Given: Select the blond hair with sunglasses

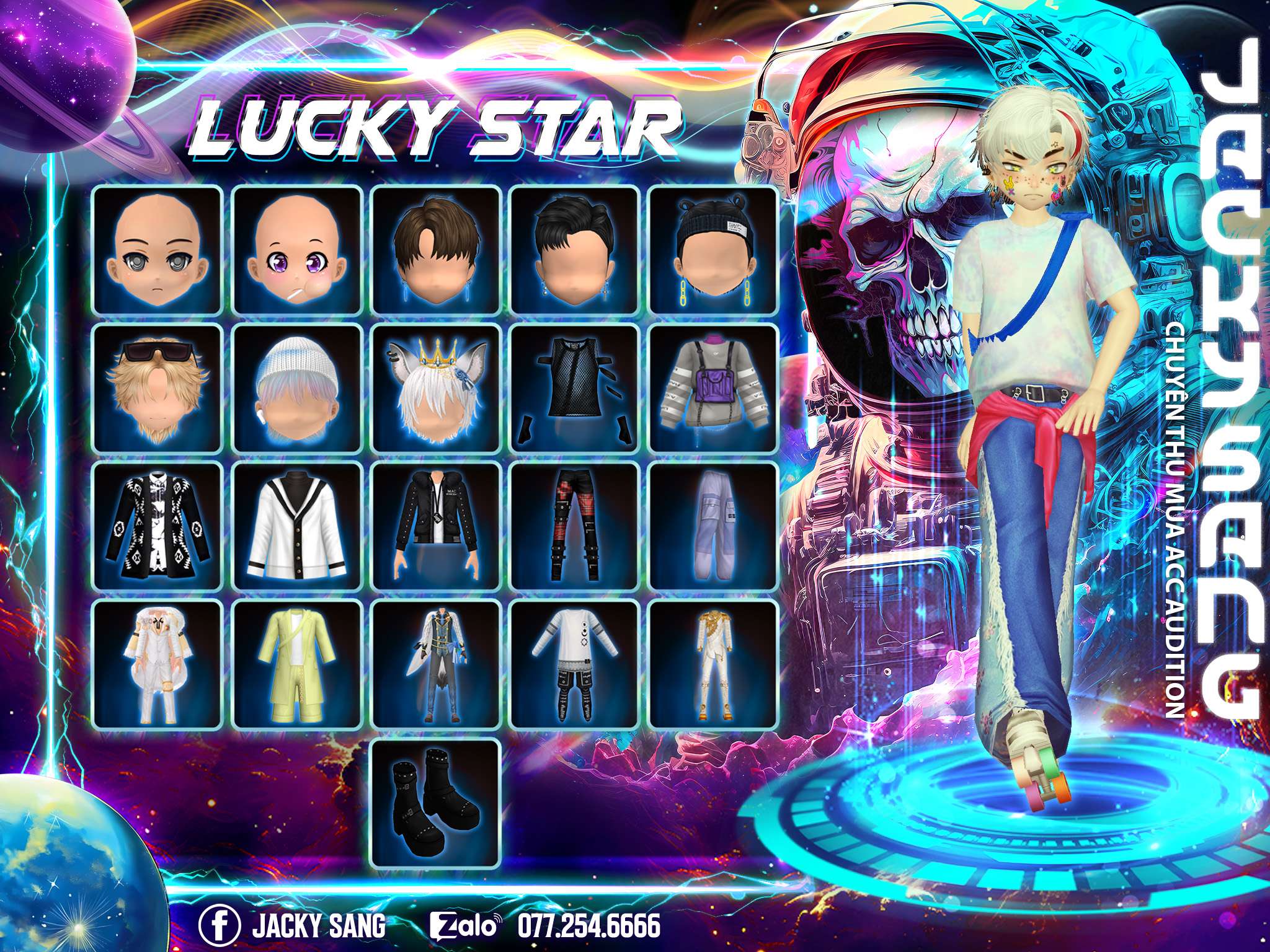Looking at the screenshot, I should 157,388.
